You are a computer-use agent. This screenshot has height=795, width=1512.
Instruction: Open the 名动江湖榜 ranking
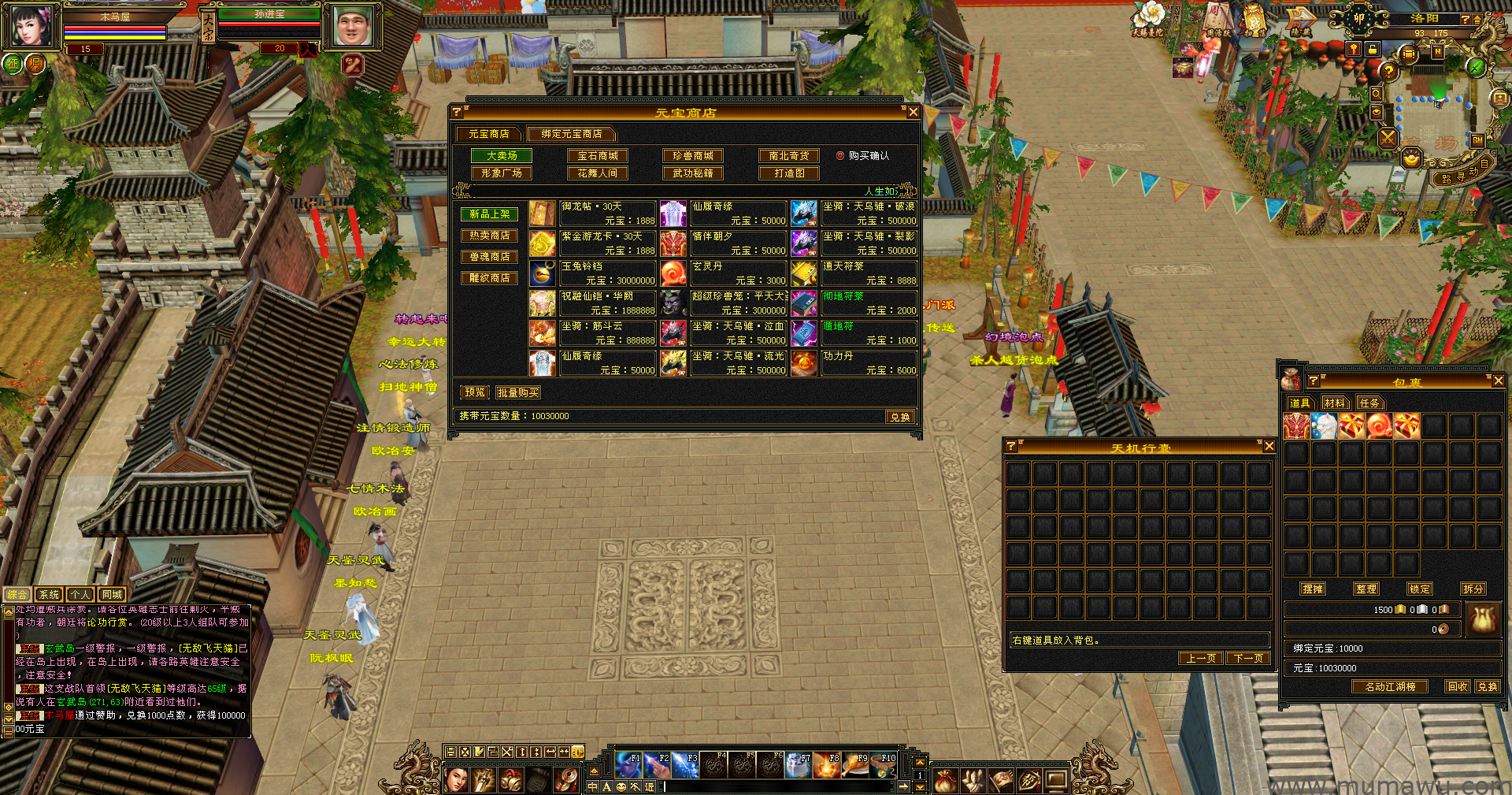click(x=1390, y=686)
